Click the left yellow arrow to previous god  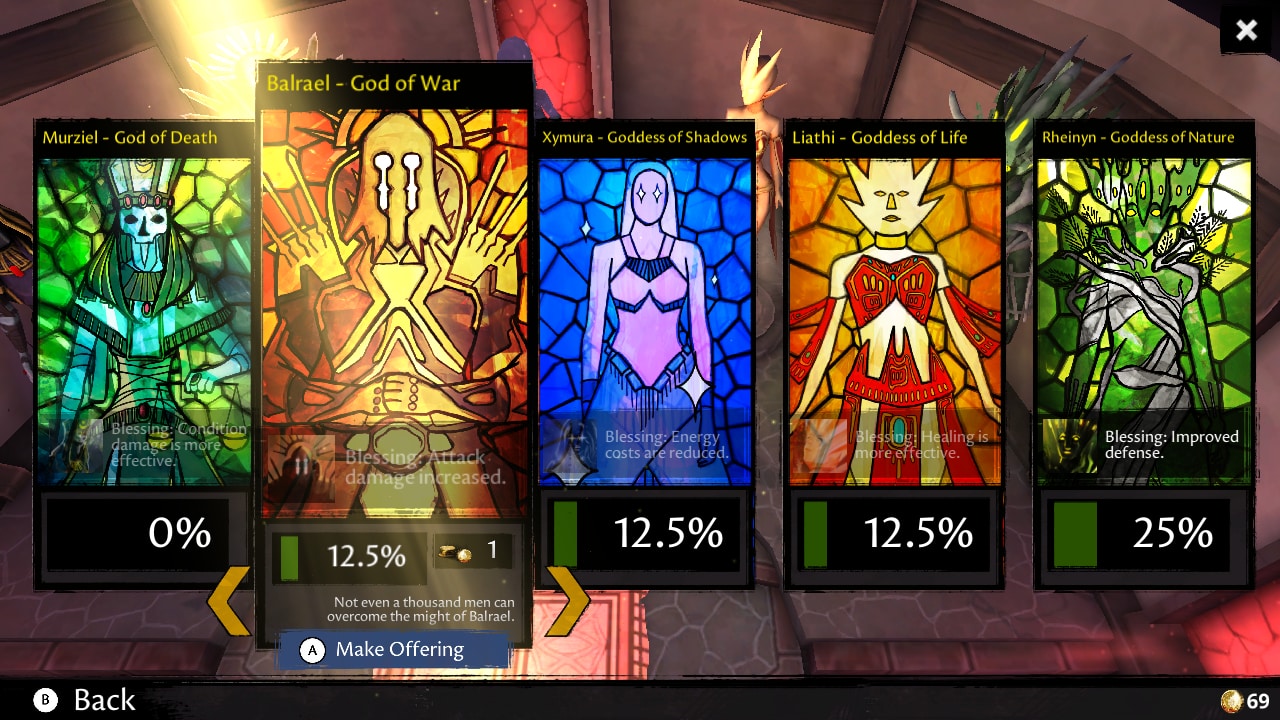click(x=229, y=600)
